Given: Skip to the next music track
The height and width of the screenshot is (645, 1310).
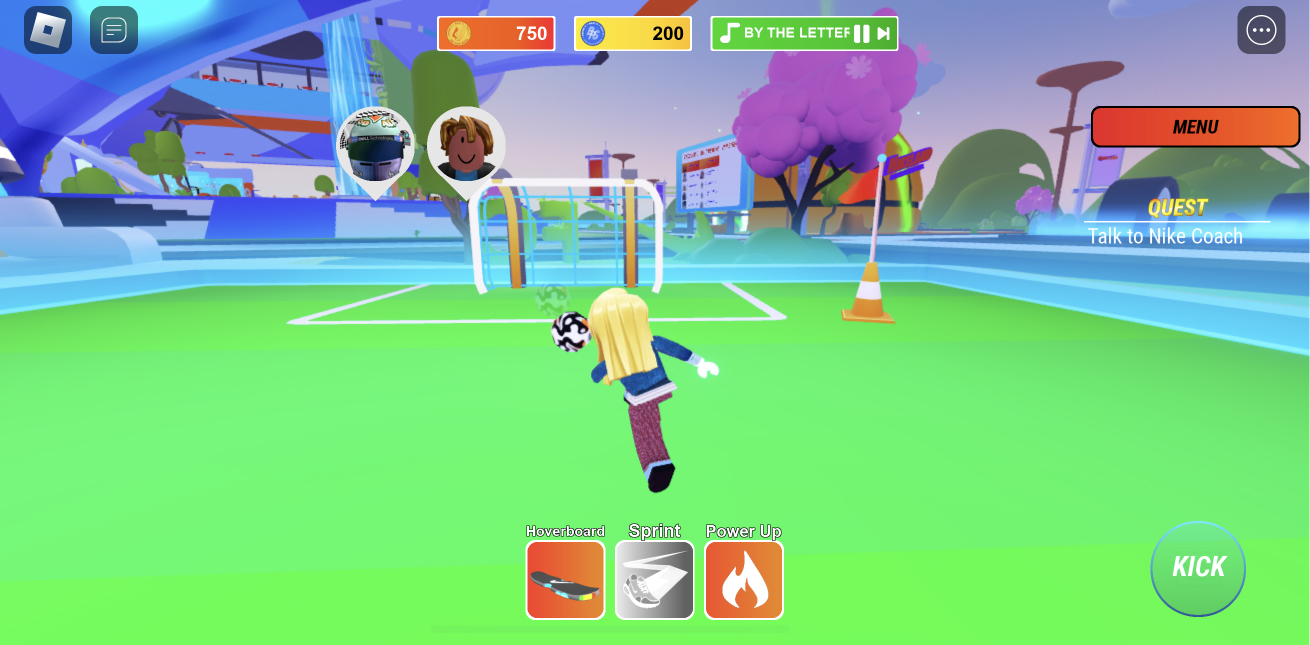Looking at the screenshot, I should coord(884,33).
